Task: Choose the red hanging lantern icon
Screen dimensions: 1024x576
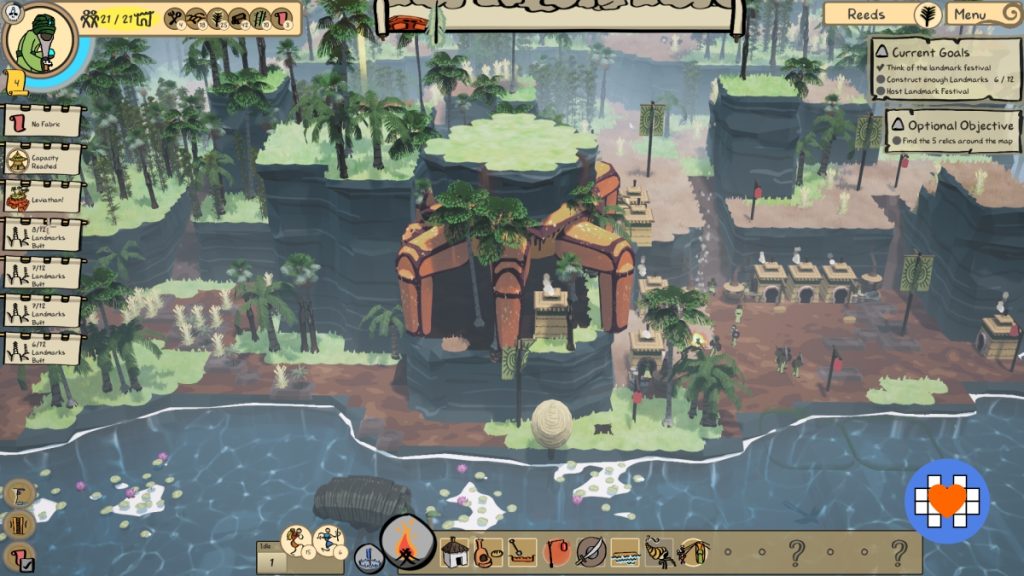Action: click(x=557, y=552)
